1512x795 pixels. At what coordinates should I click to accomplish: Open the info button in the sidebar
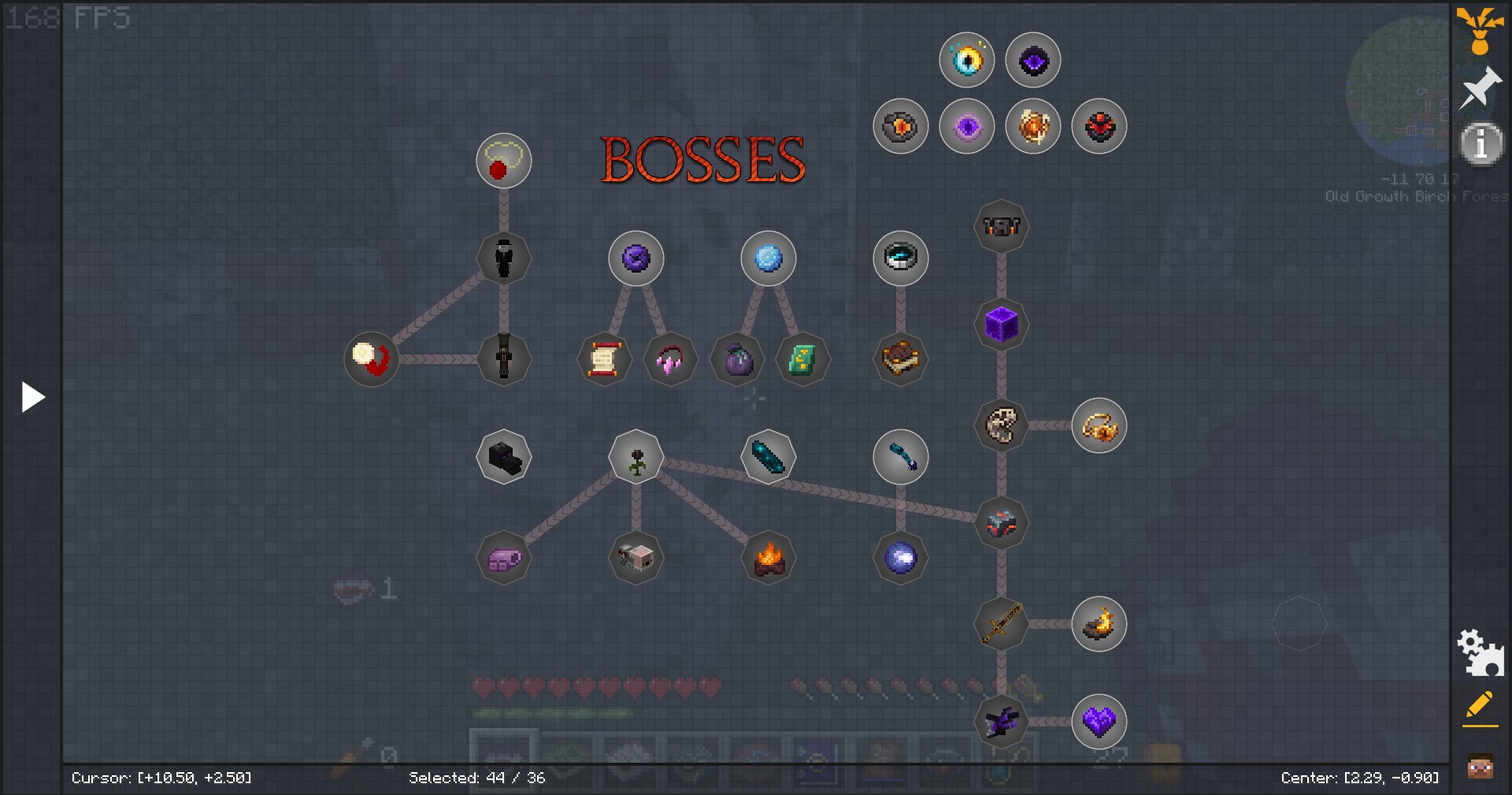click(1480, 143)
